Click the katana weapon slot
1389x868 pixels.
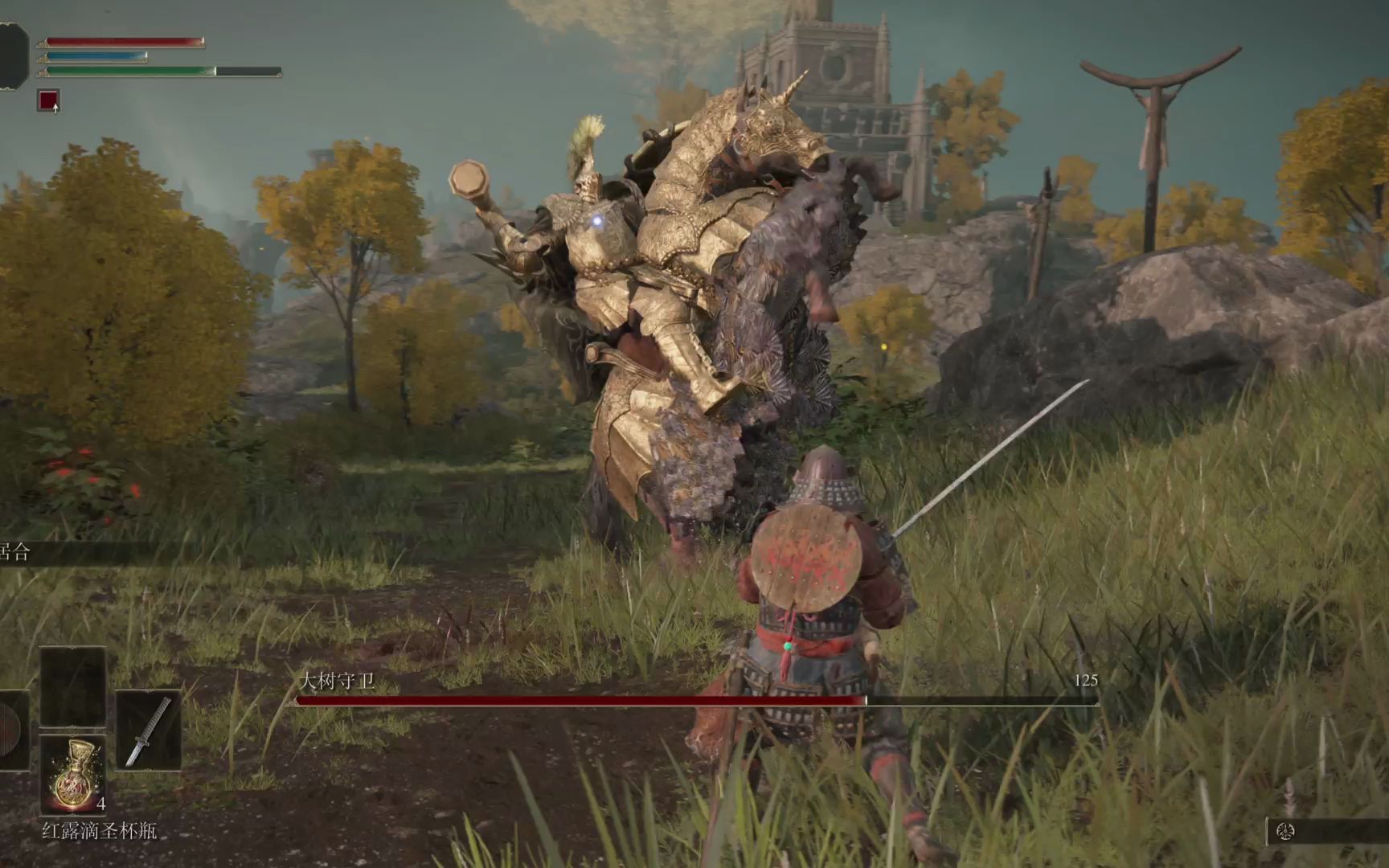(148, 731)
